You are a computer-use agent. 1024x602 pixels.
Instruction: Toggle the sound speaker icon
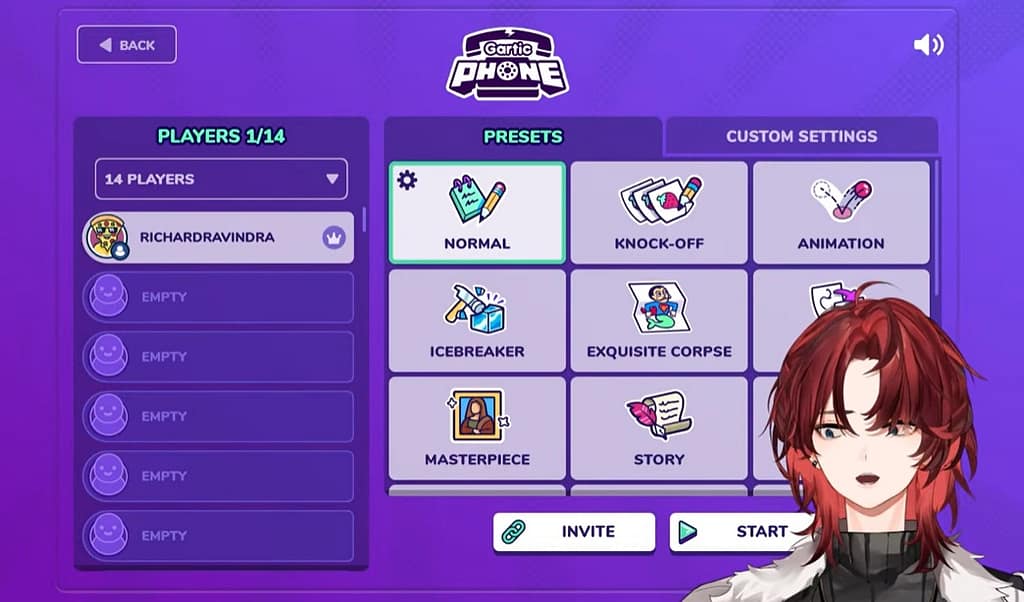tap(928, 45)
